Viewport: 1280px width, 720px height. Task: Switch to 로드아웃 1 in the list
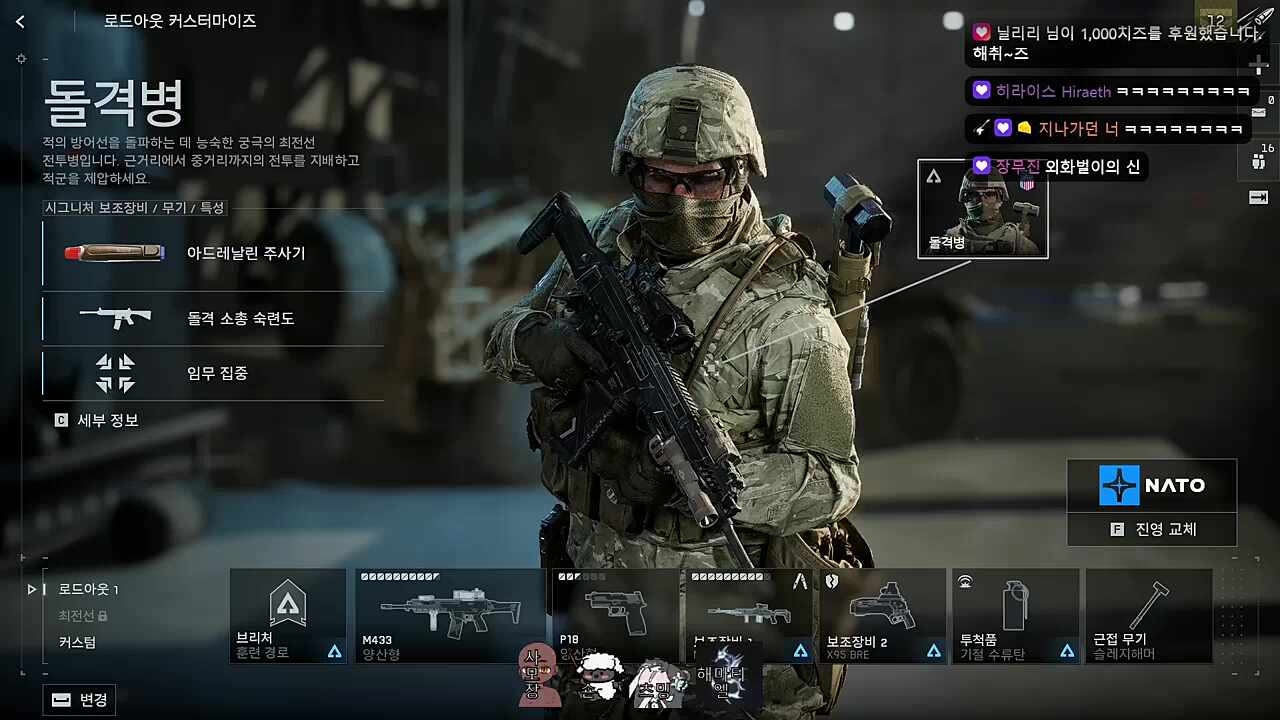[88, 589]
